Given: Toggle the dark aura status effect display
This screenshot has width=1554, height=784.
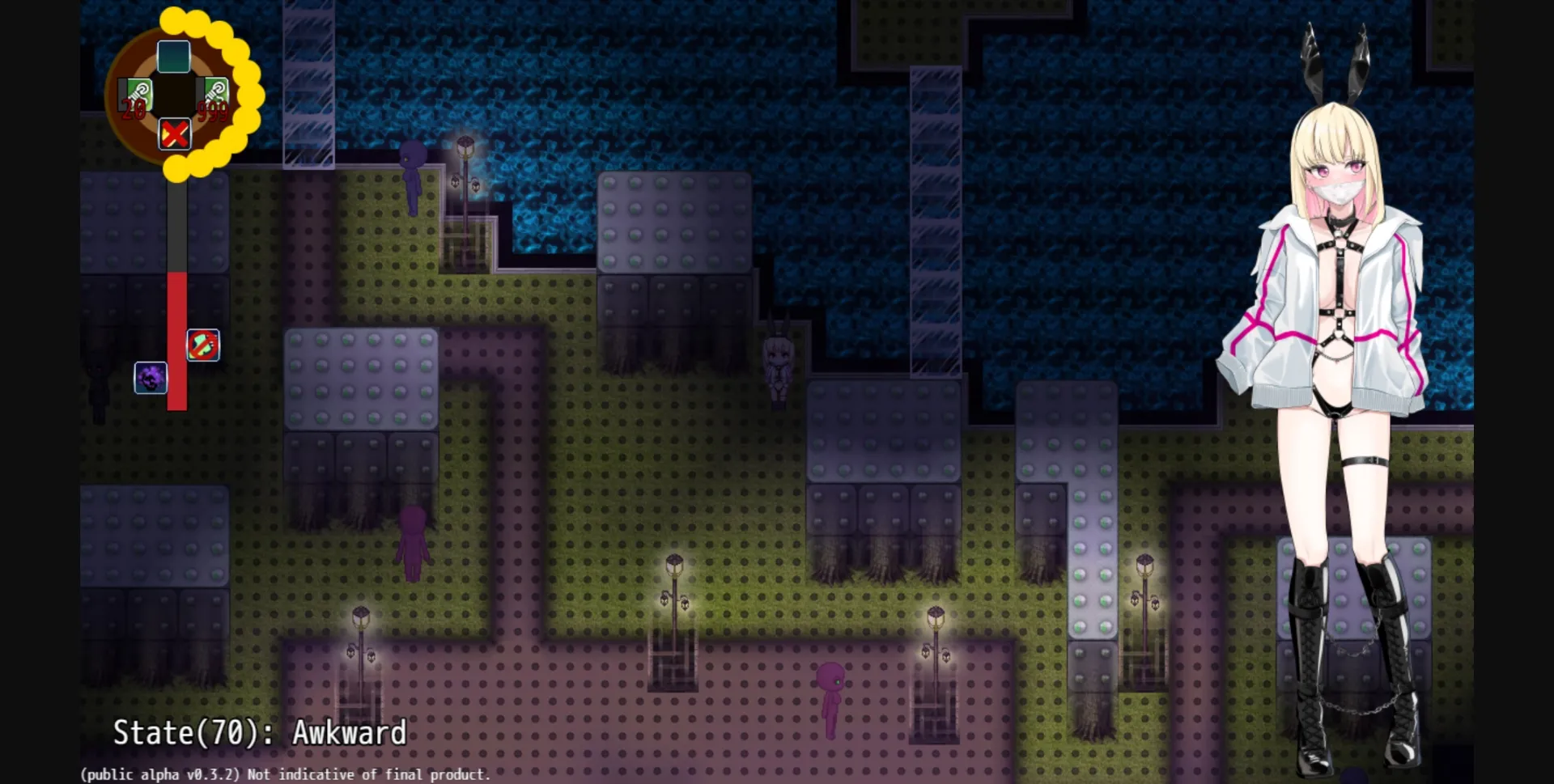Looking at the screenshot, I should click(x=150, y=378).
